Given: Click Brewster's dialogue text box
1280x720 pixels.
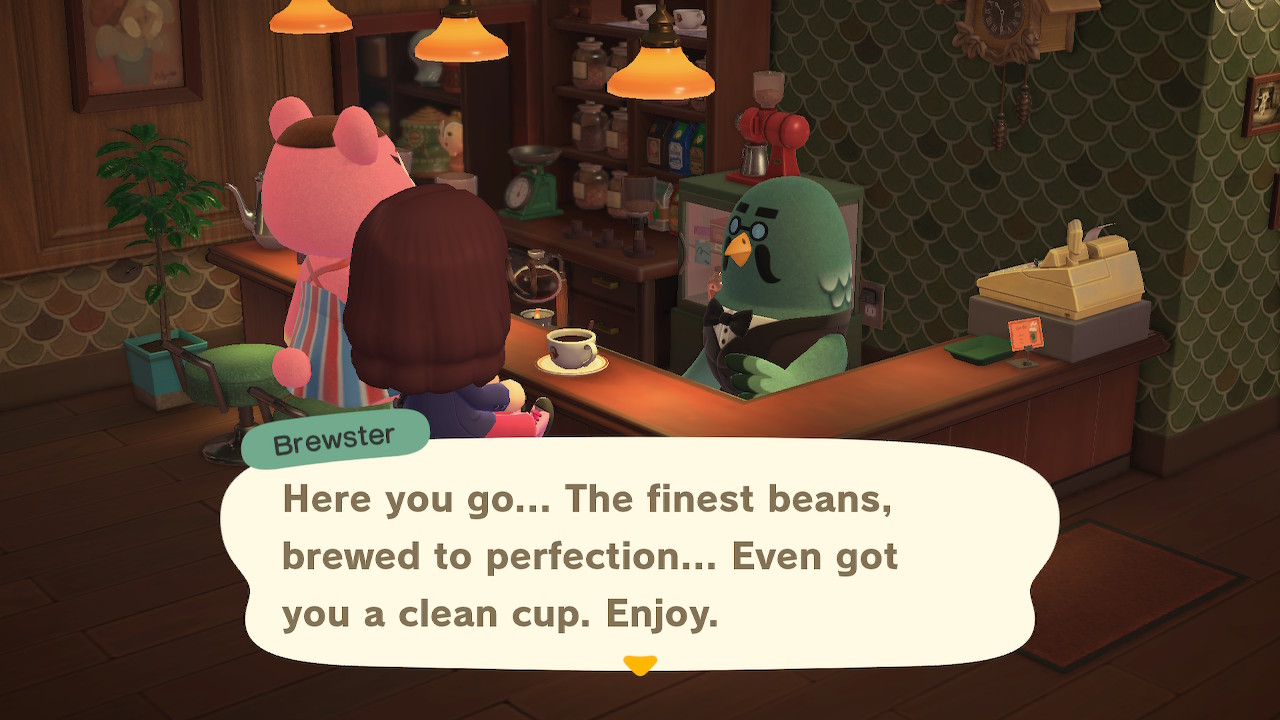Looking at the screenshot, I should pyautogui.click(x=640, y=555).
